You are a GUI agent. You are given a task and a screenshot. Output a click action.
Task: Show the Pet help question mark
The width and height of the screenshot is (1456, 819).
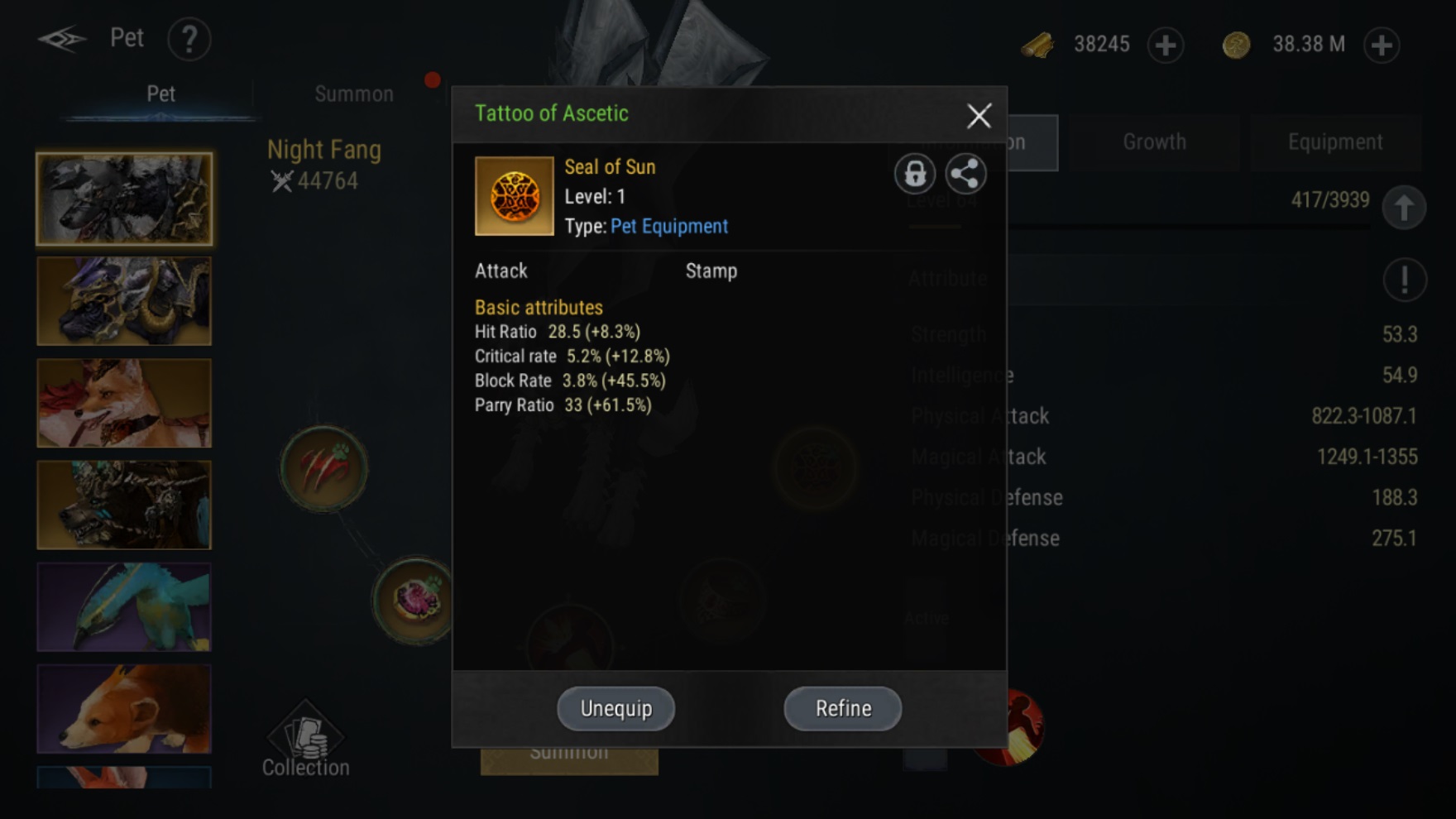point(189,39)
